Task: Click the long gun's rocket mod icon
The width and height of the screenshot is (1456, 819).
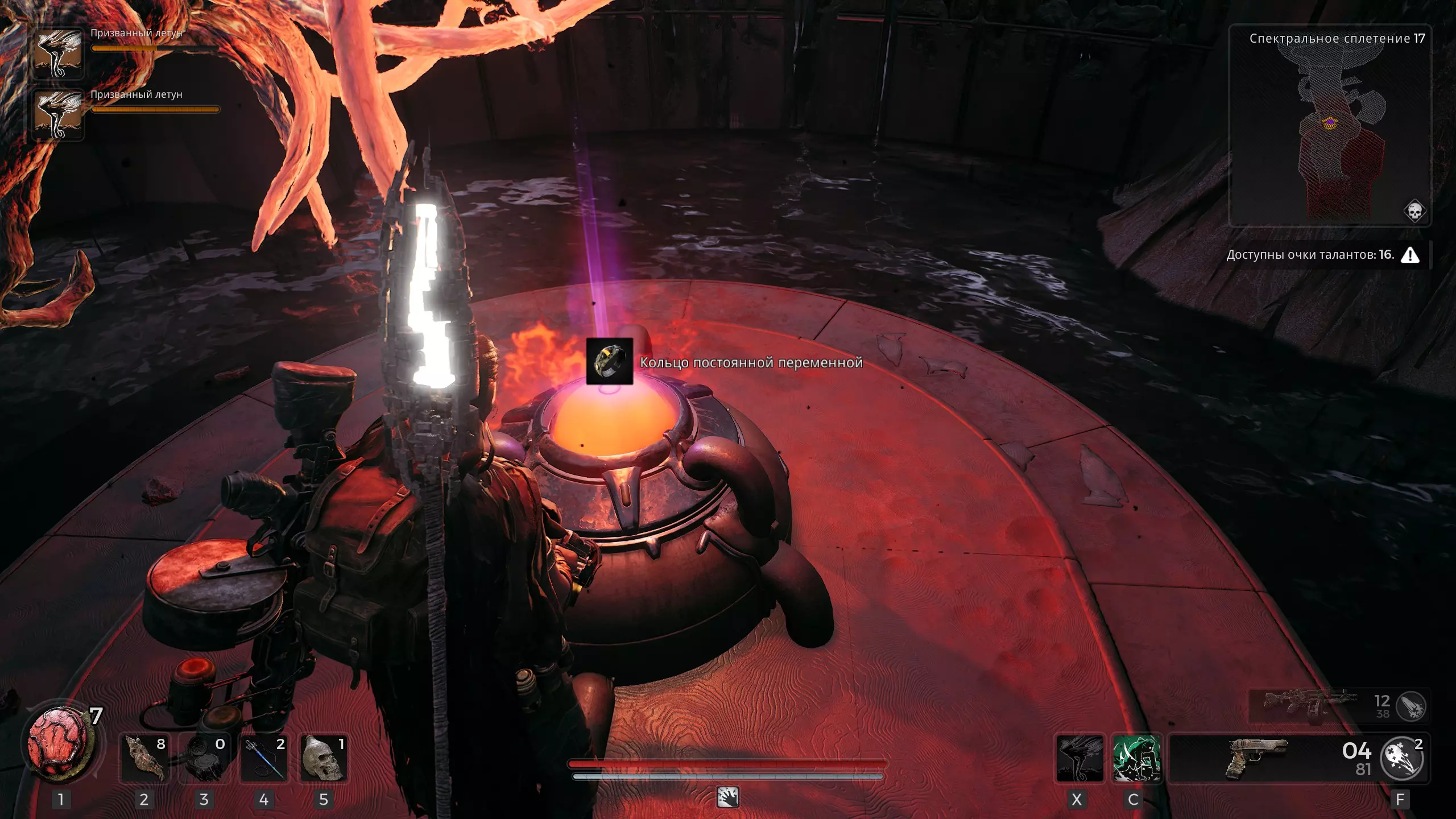Action: [1411, 707]
